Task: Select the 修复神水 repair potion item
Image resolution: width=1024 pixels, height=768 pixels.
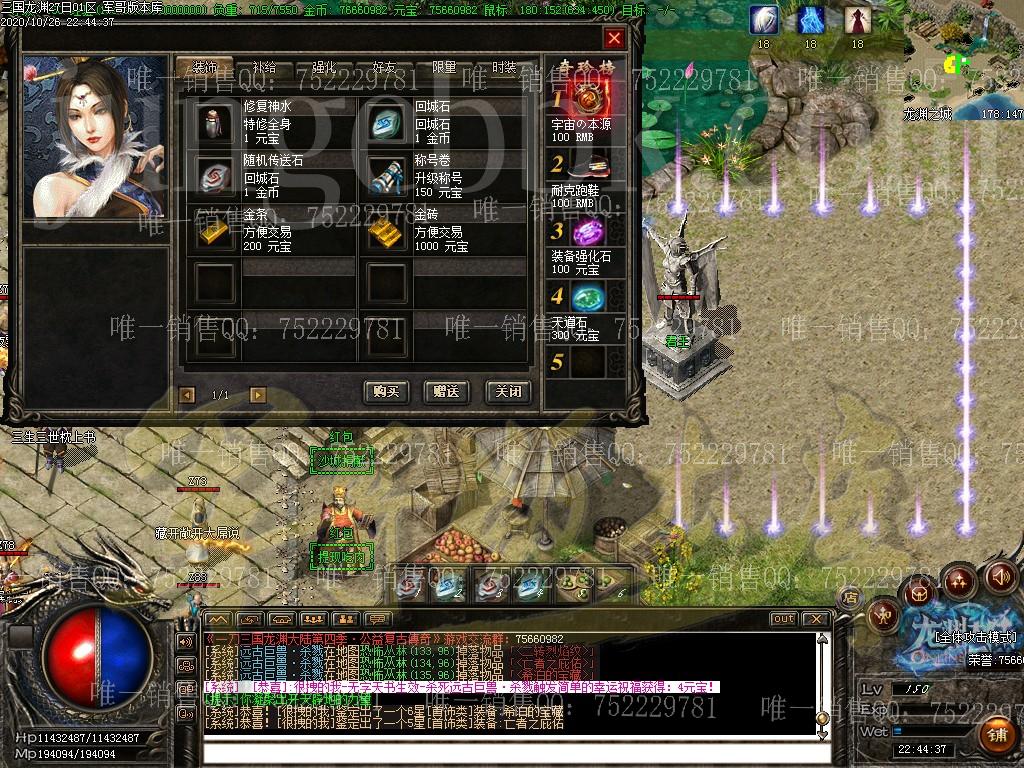Action: 214,123
